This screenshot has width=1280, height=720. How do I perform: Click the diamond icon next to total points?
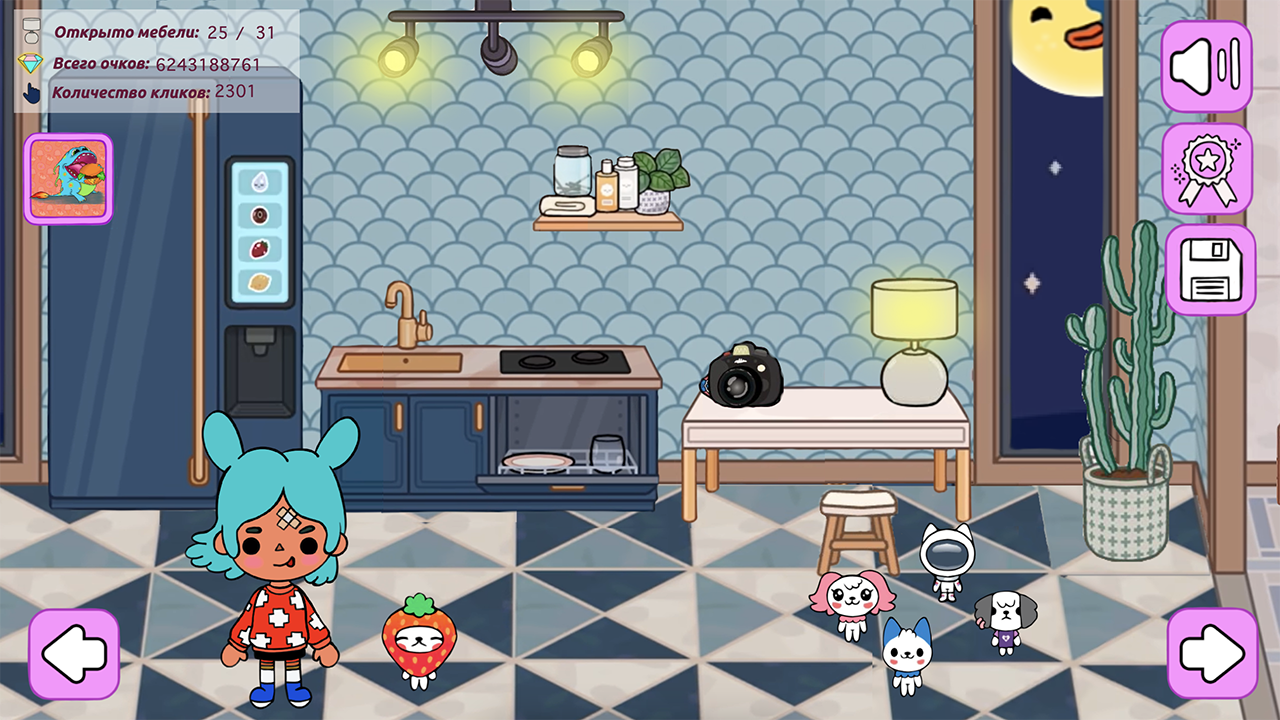(x=33, y=64)
